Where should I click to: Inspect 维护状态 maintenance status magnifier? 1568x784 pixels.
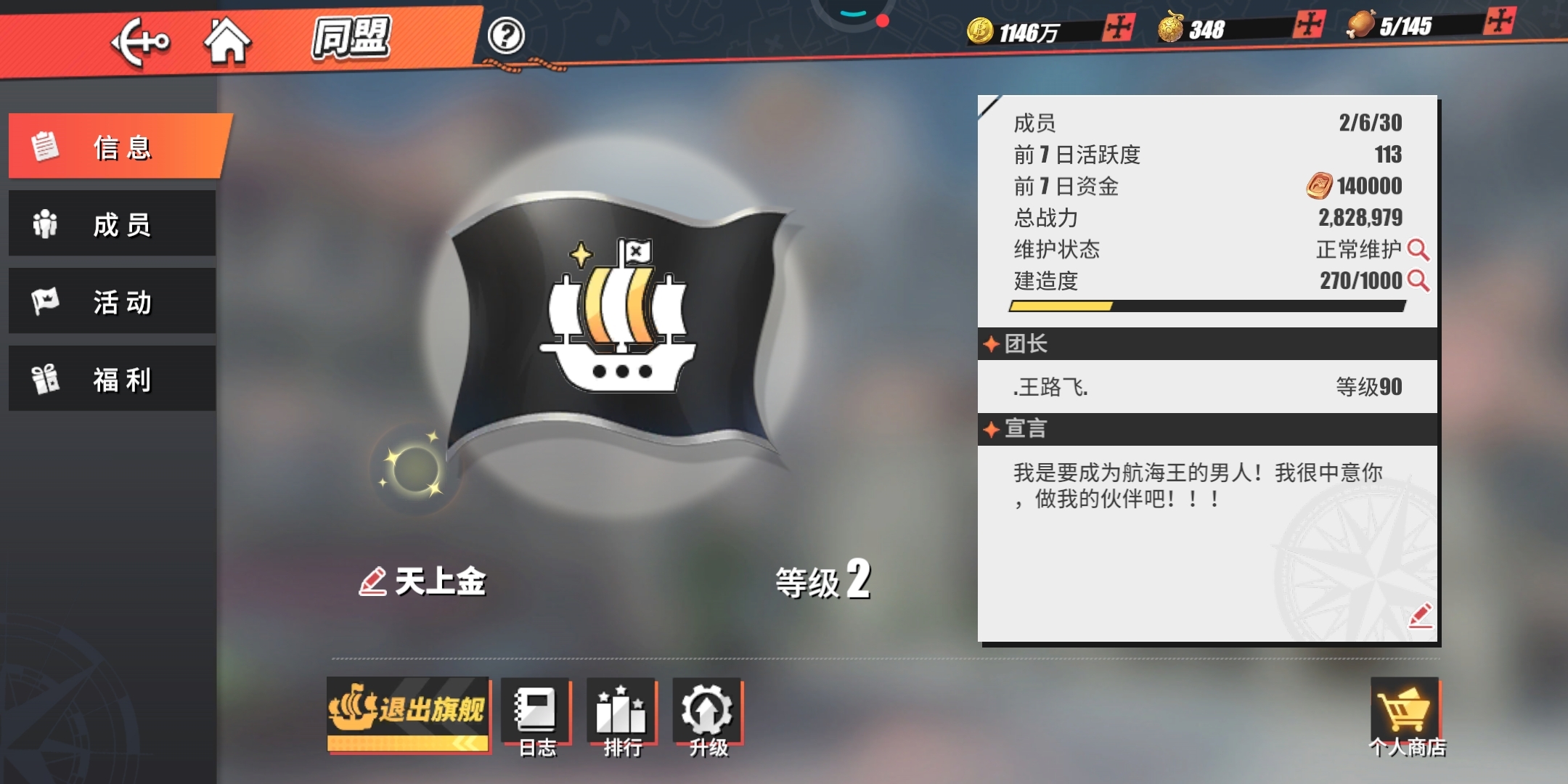pos(1418,250)
